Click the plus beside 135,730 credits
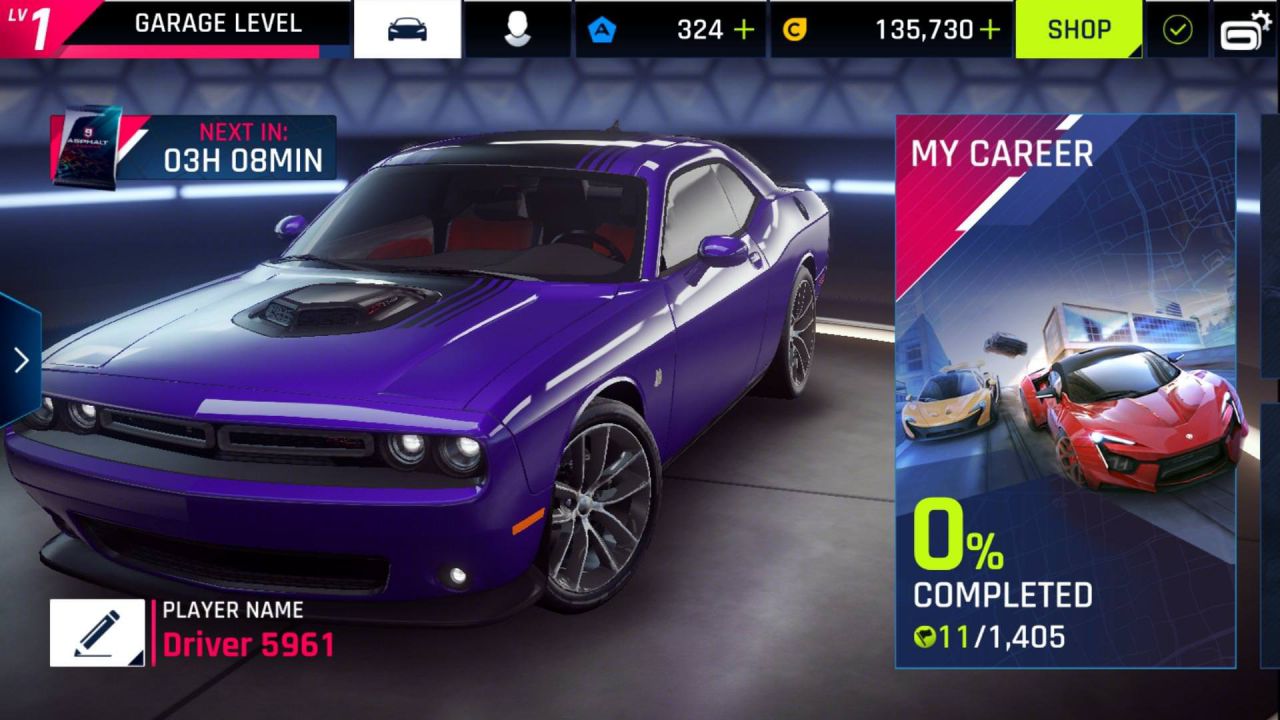Screen dimensions: 1280x720 coord(992,28)
